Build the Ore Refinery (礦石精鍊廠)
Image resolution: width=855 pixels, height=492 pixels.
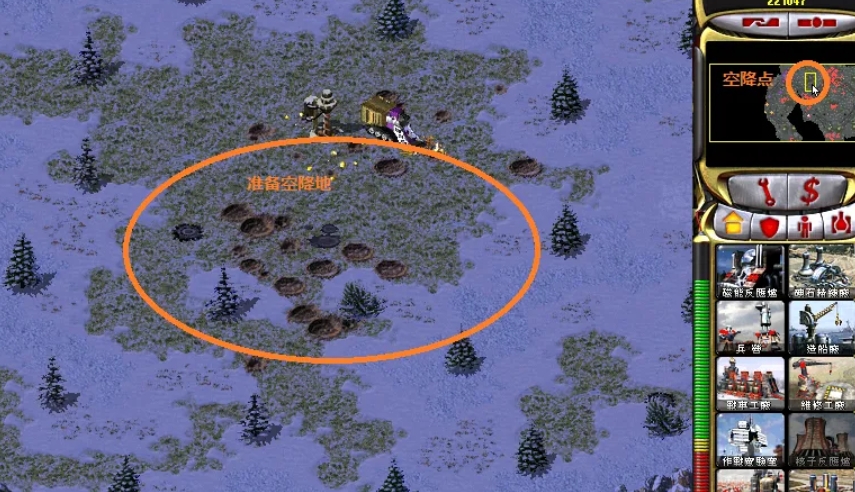(x=822, y=268)
